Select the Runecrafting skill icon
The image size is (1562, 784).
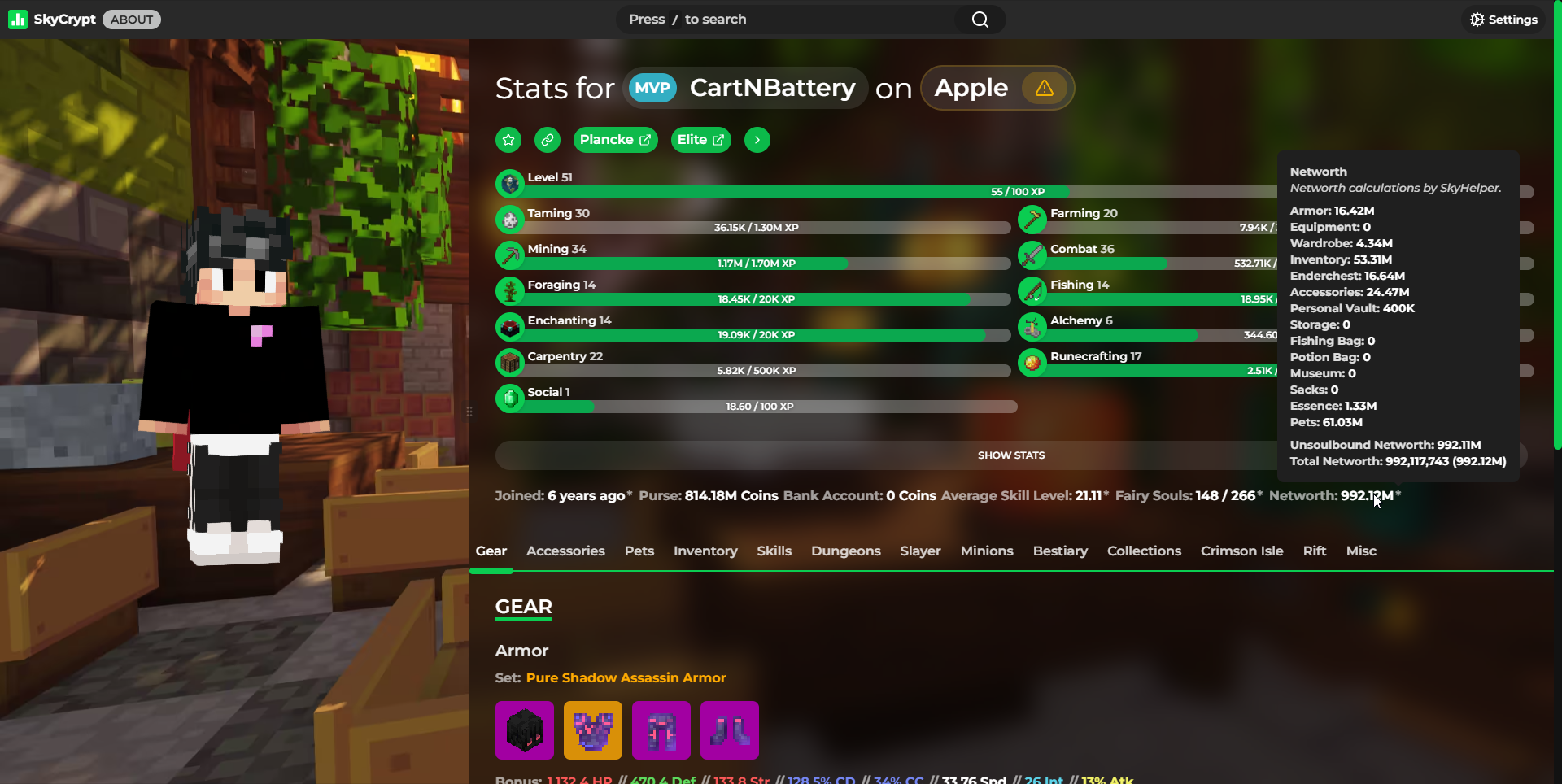[x=1032, y=363]
